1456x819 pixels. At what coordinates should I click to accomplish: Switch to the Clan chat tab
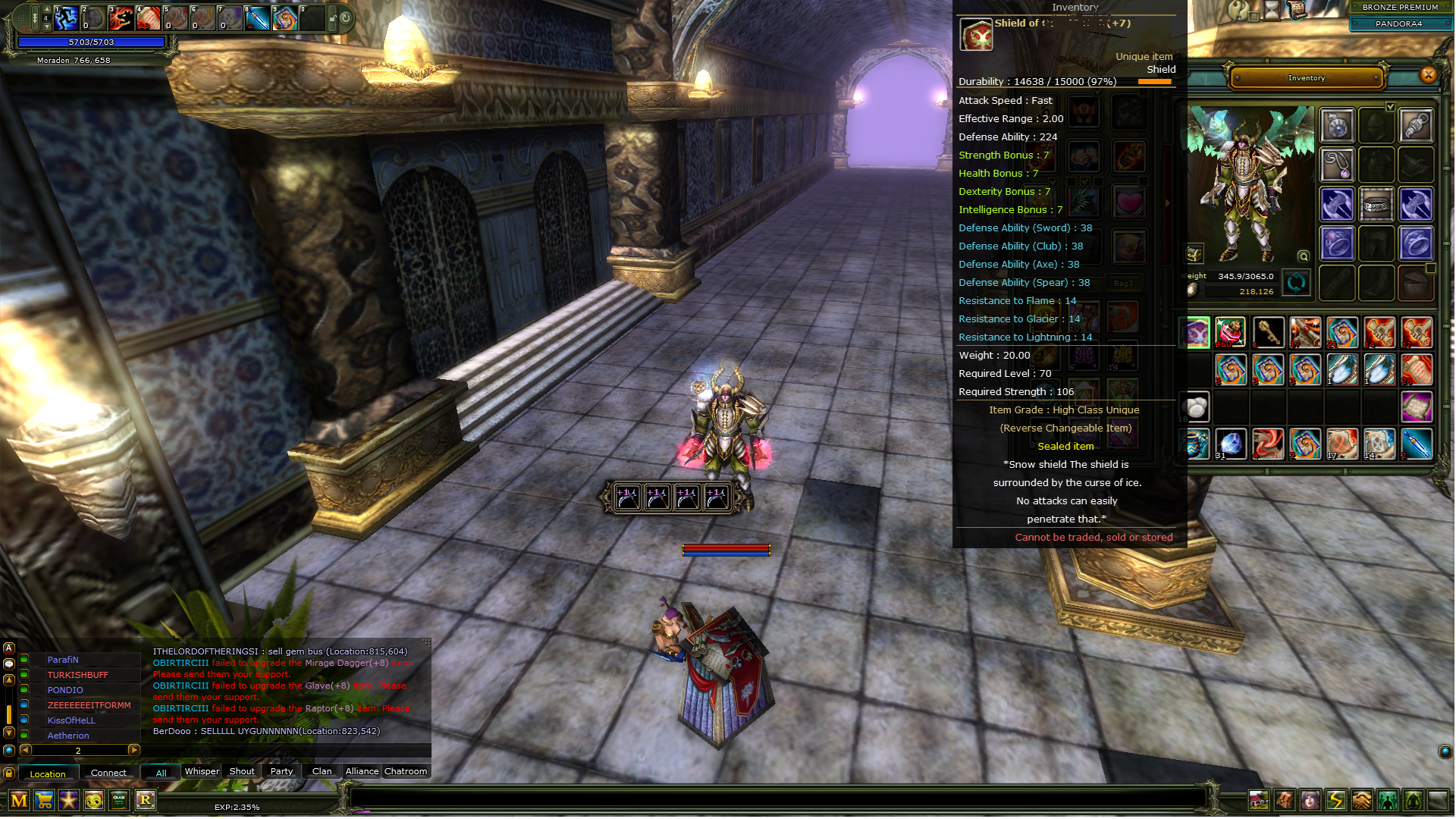[x=322, y=771]
